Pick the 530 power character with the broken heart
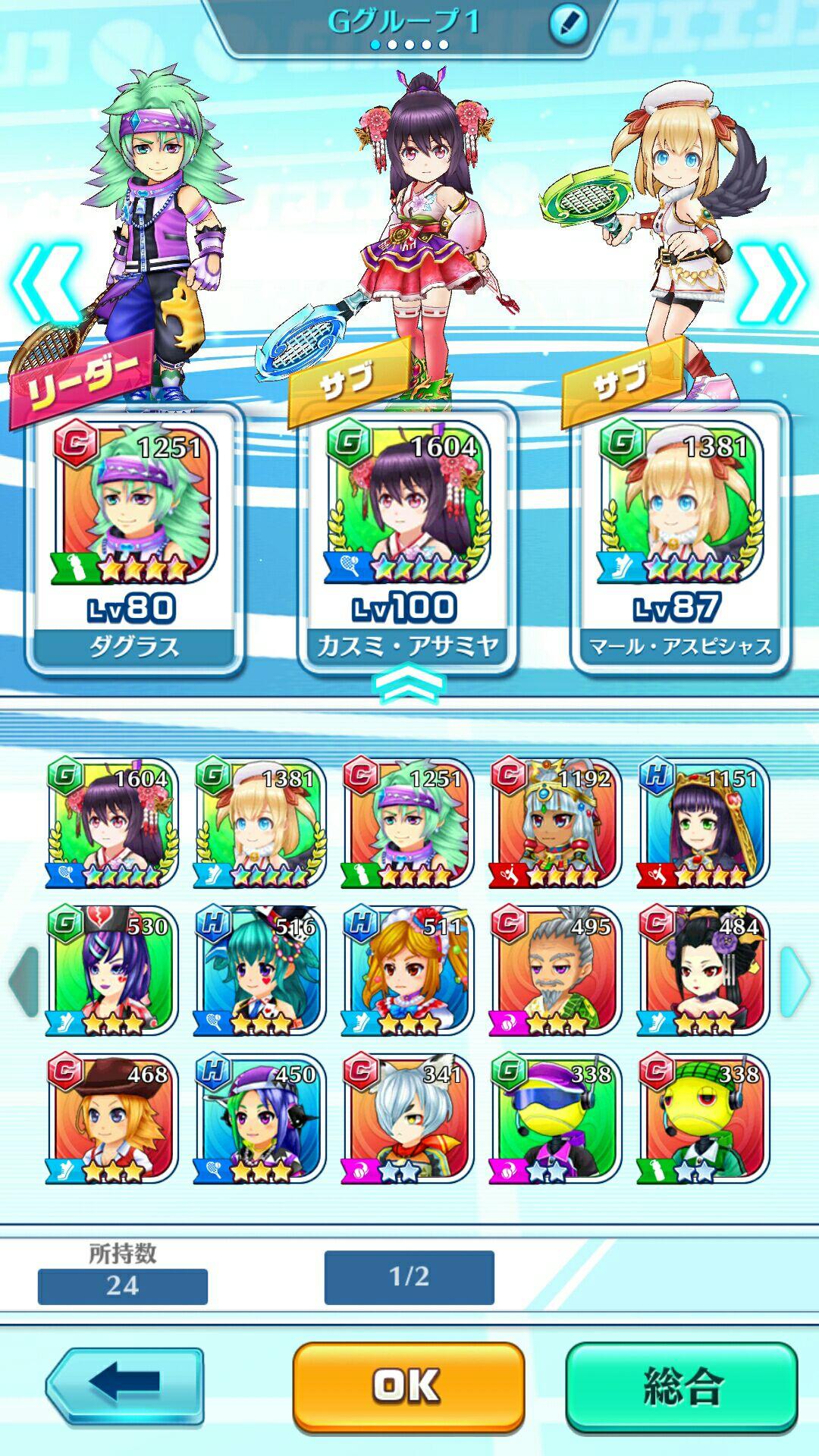 113,971
